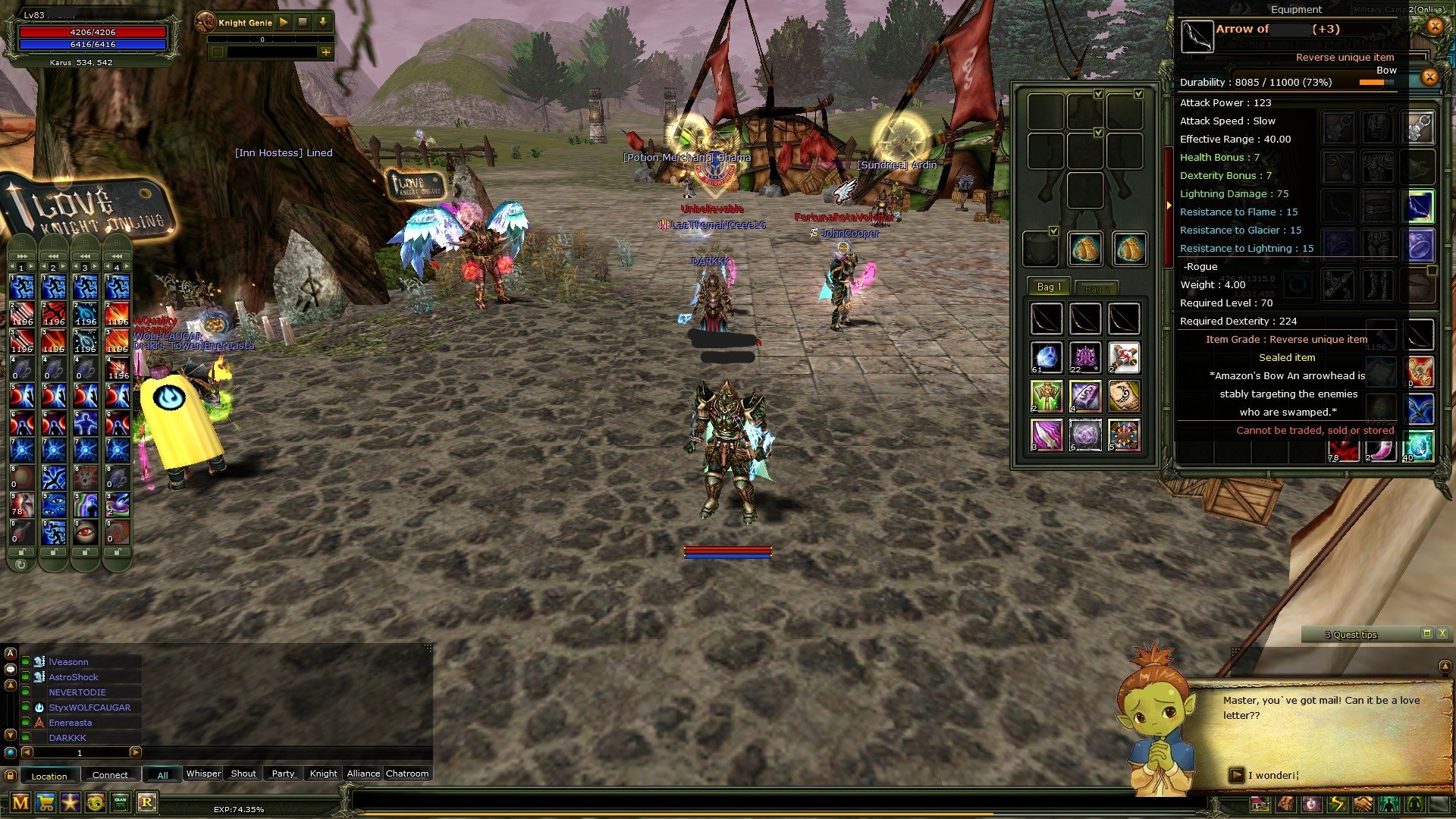Toggle the checkmark above the boots equipment slot
The height and width of the screenshot is (819, 1456).
pyautogui.click(x=1053, y=231)
